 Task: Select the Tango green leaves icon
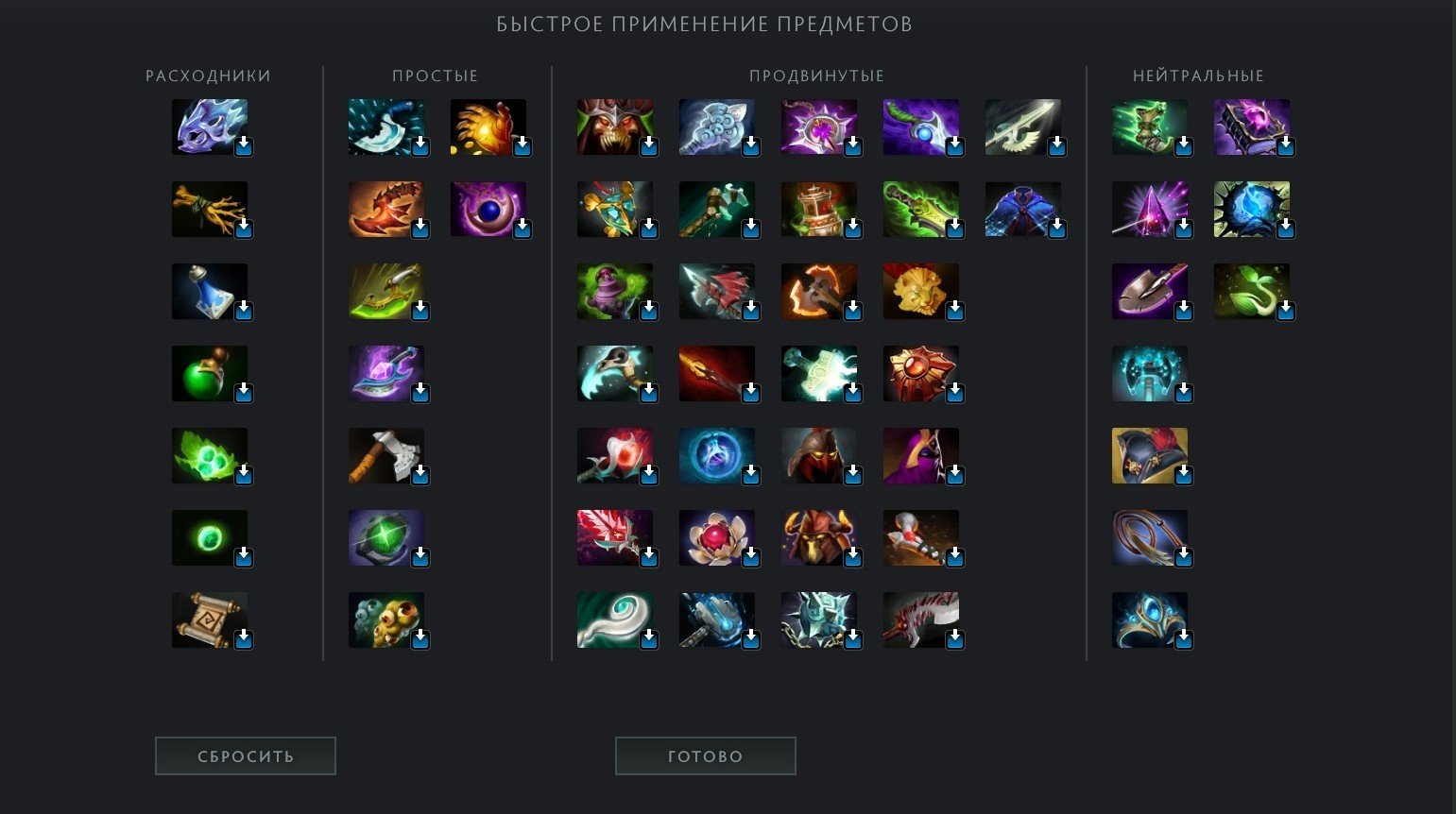(x=210, y=456)
